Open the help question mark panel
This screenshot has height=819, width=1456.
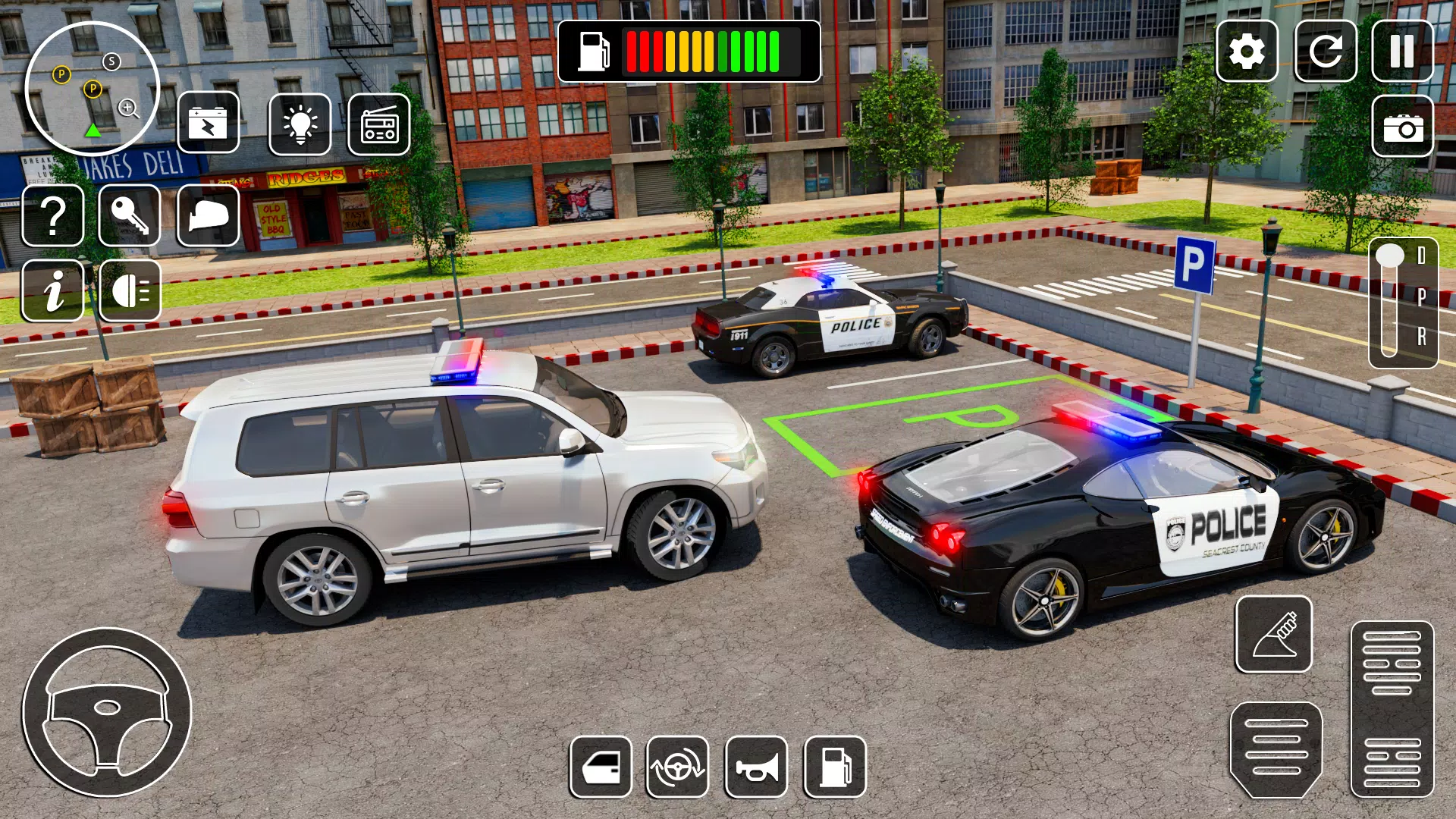[x=53, y=218]
